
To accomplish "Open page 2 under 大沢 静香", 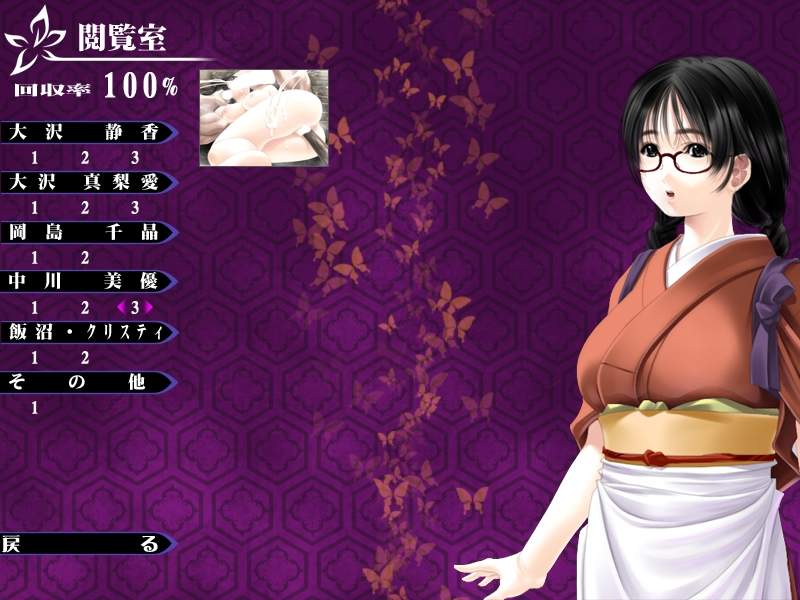I will pyautogui.click(x=85, y=157).
